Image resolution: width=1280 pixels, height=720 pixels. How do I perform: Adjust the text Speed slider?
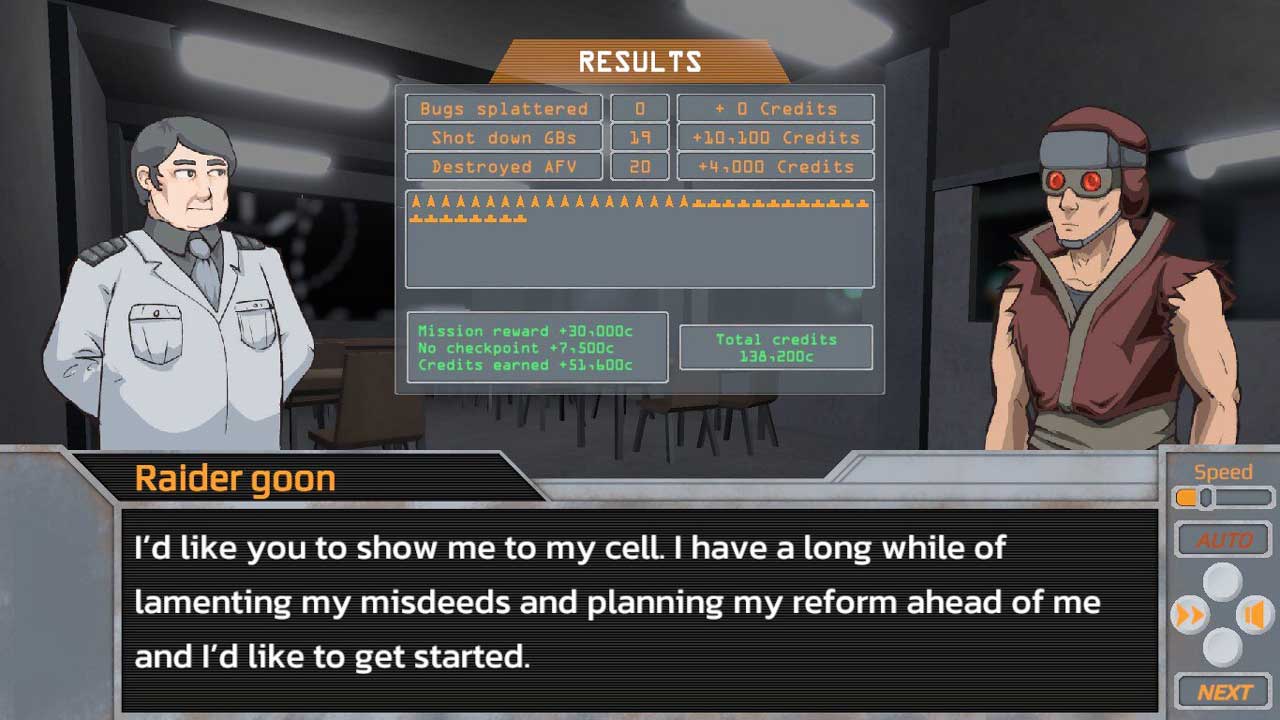[1206, 497]
